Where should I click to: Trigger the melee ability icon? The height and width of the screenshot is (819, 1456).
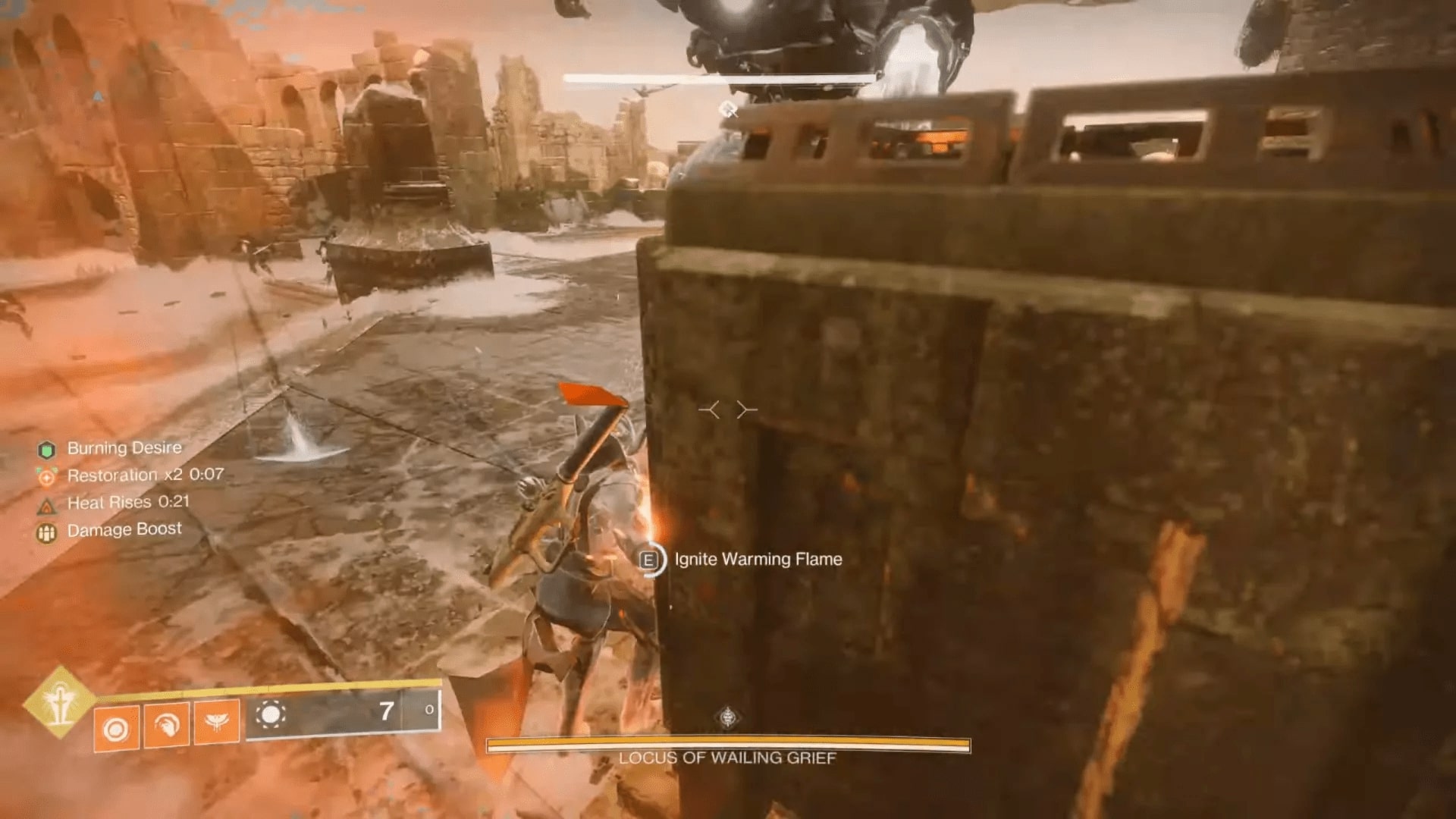[166, 726]
